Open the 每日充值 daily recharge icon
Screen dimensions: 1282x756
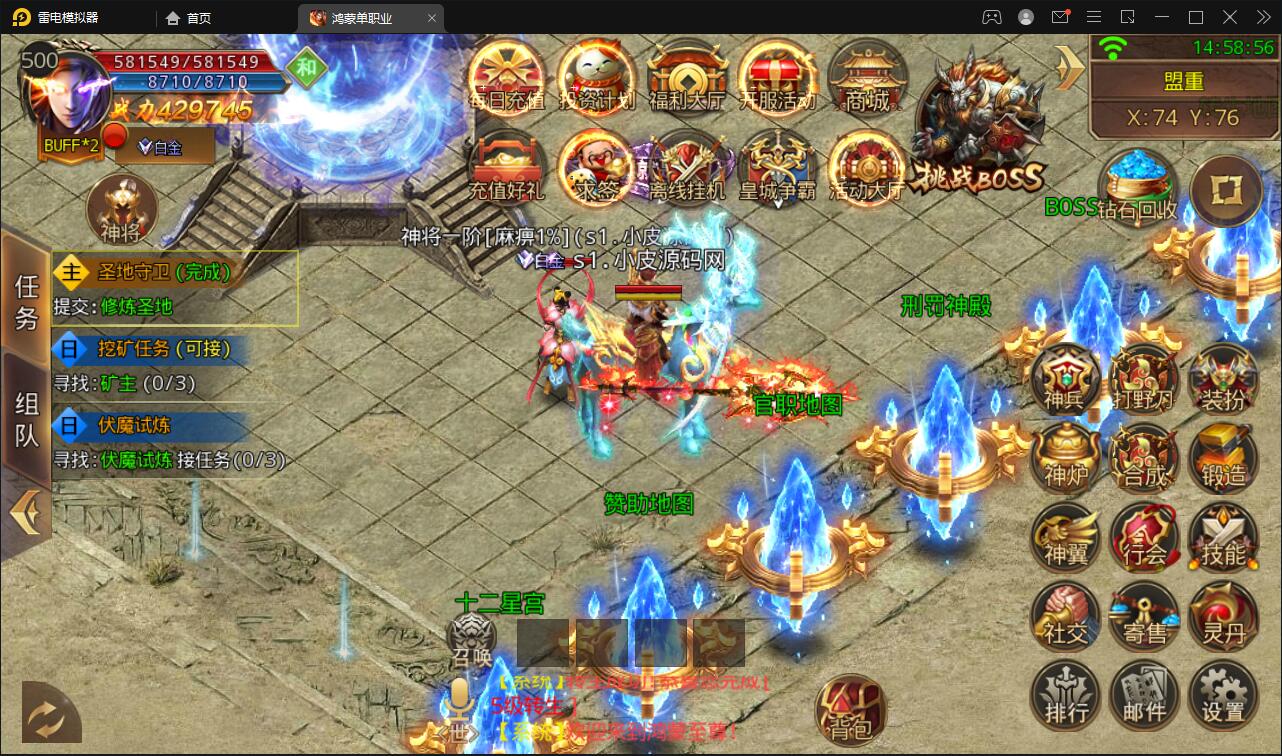point(506,78)
